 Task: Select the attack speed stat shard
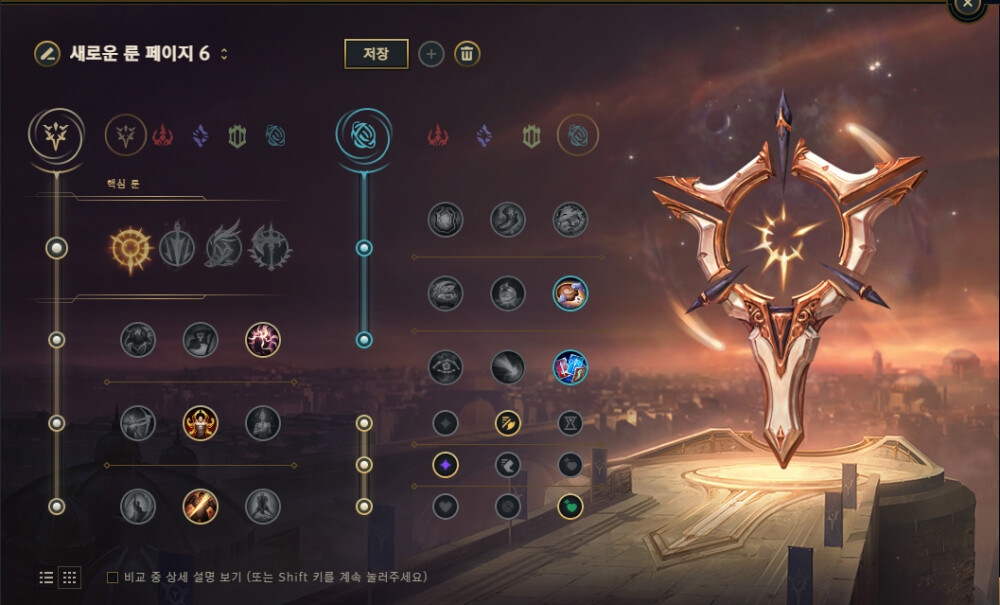click(x=508, y=423)
